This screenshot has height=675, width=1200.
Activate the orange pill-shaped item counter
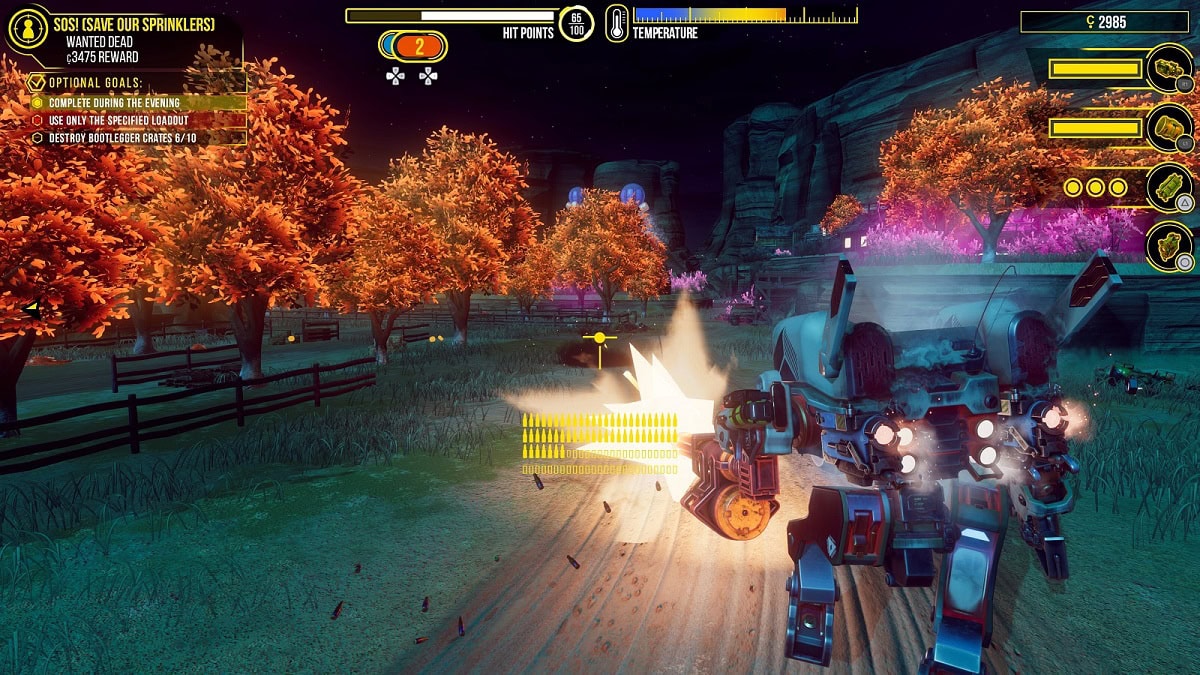click(419, 45)
